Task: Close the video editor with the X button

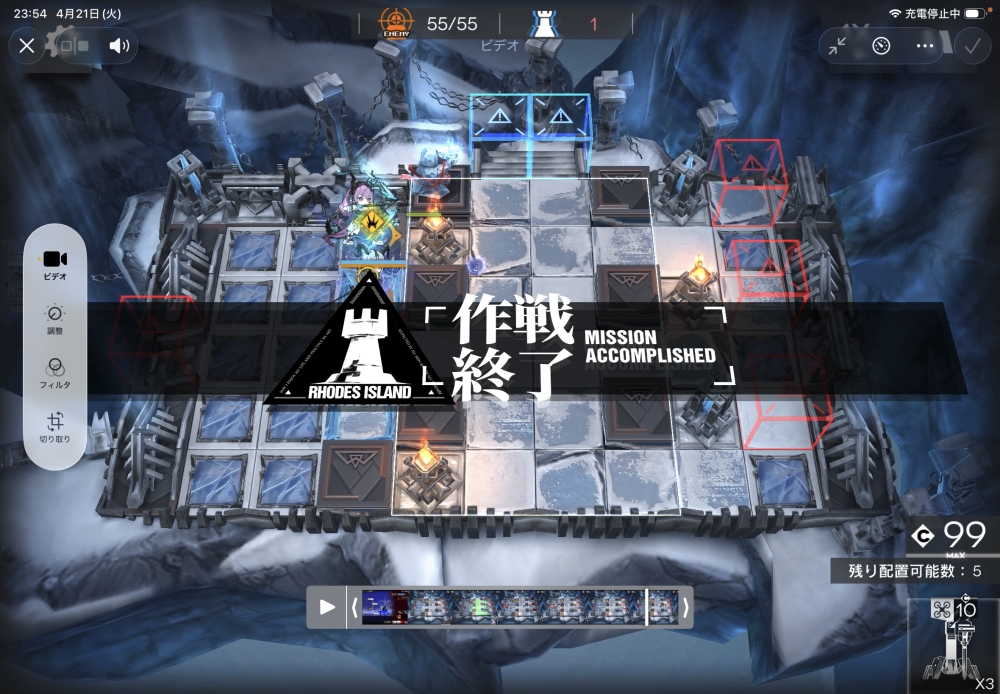Action: [27, 45]
